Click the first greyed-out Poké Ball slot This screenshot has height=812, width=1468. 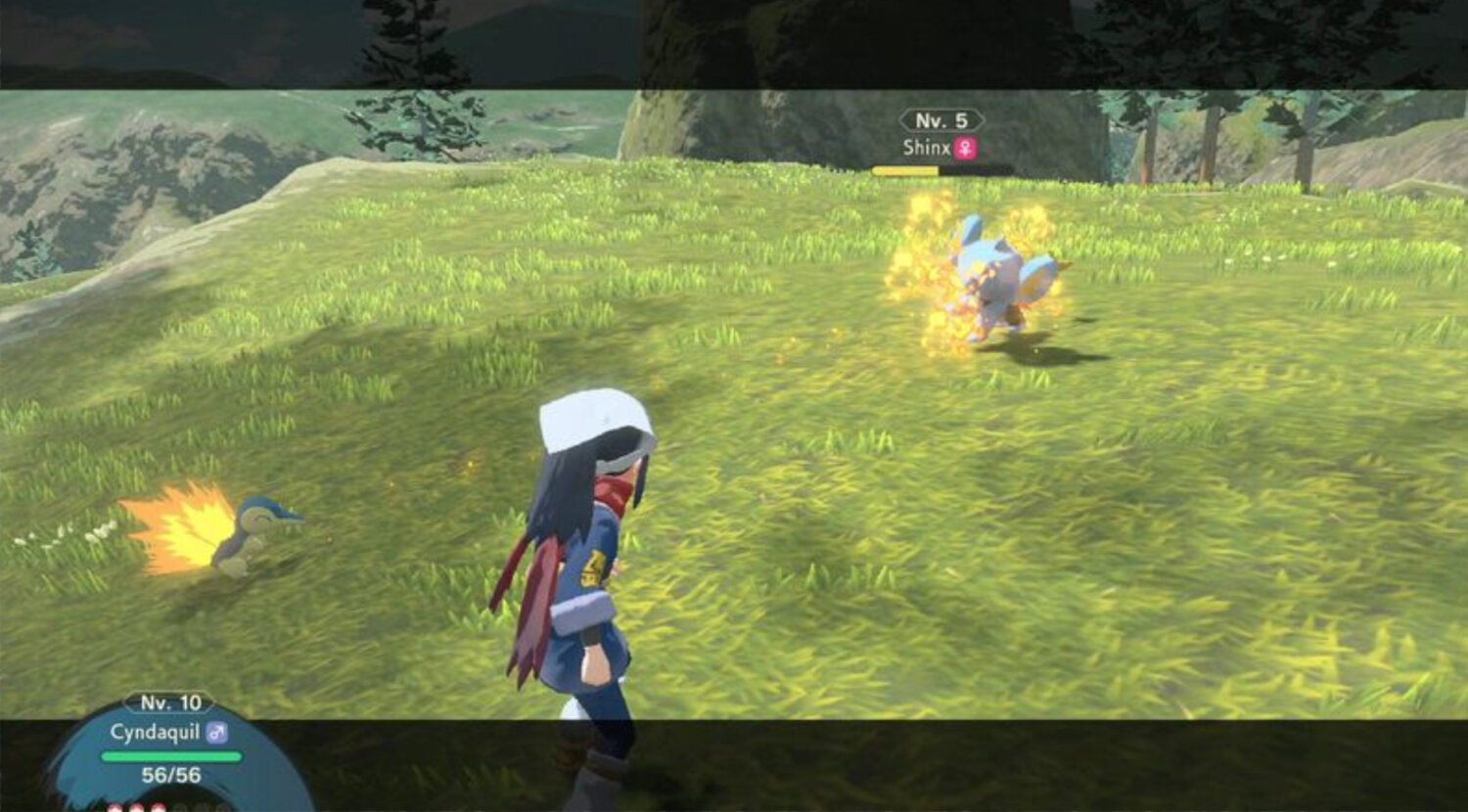pos(181,807)
